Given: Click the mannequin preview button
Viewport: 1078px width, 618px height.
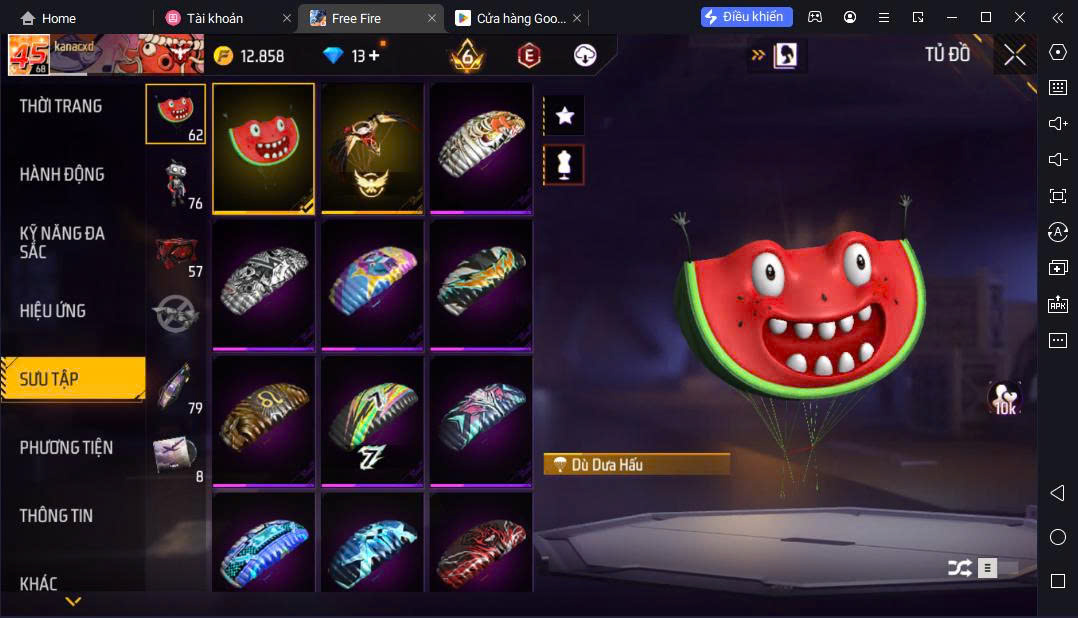Looking at the screenshot, I should [564, 165].
